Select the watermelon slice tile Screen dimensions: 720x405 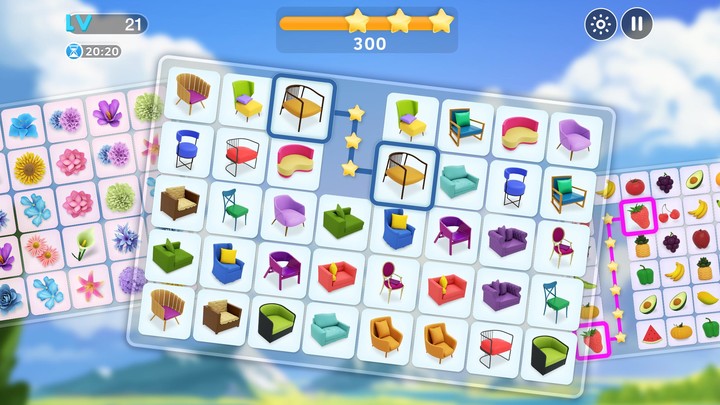click(650, 334)
